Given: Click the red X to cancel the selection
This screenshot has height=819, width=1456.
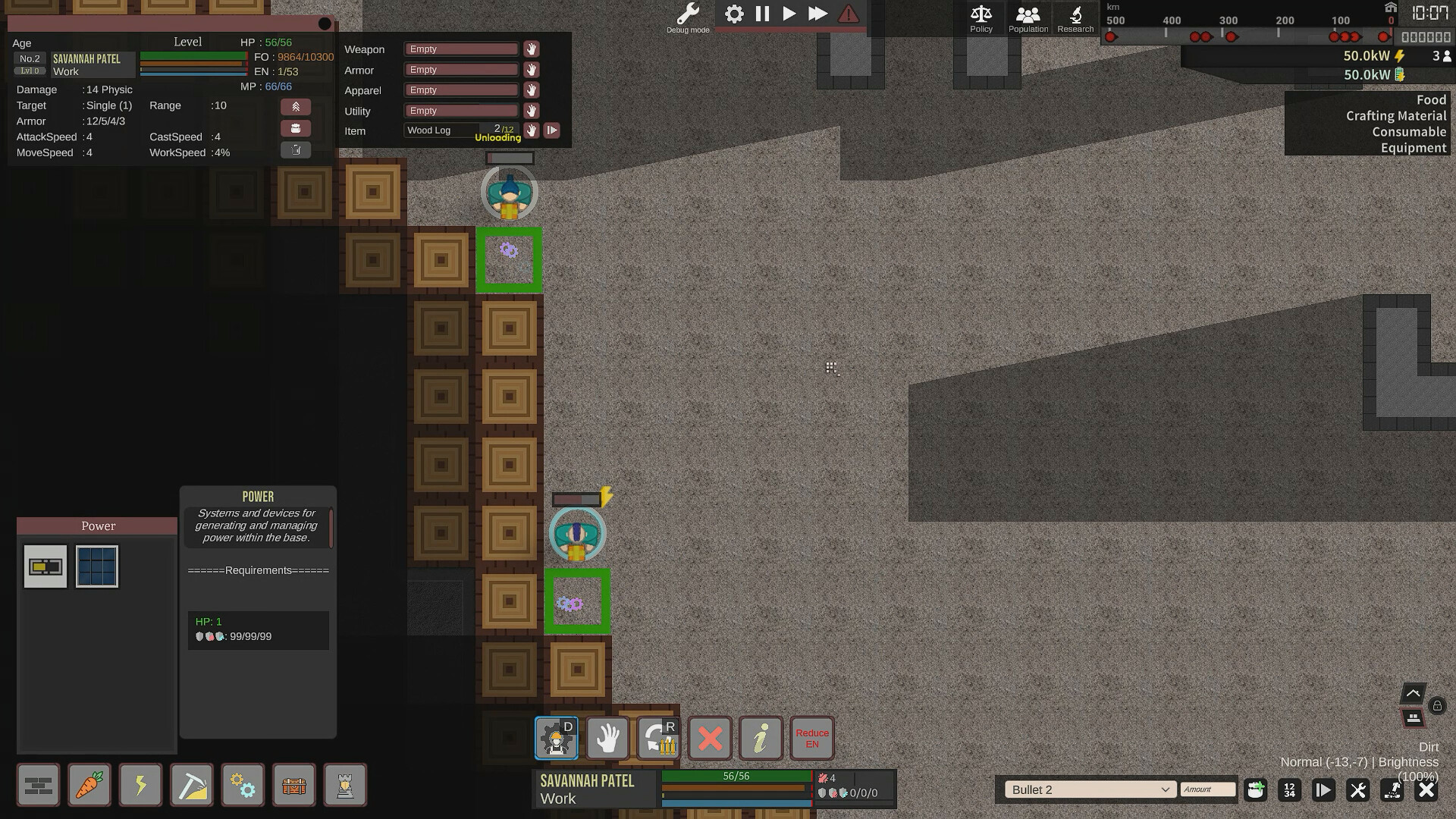Looking at the screenshot, I should pyautogui.click(x=709, y=737).
